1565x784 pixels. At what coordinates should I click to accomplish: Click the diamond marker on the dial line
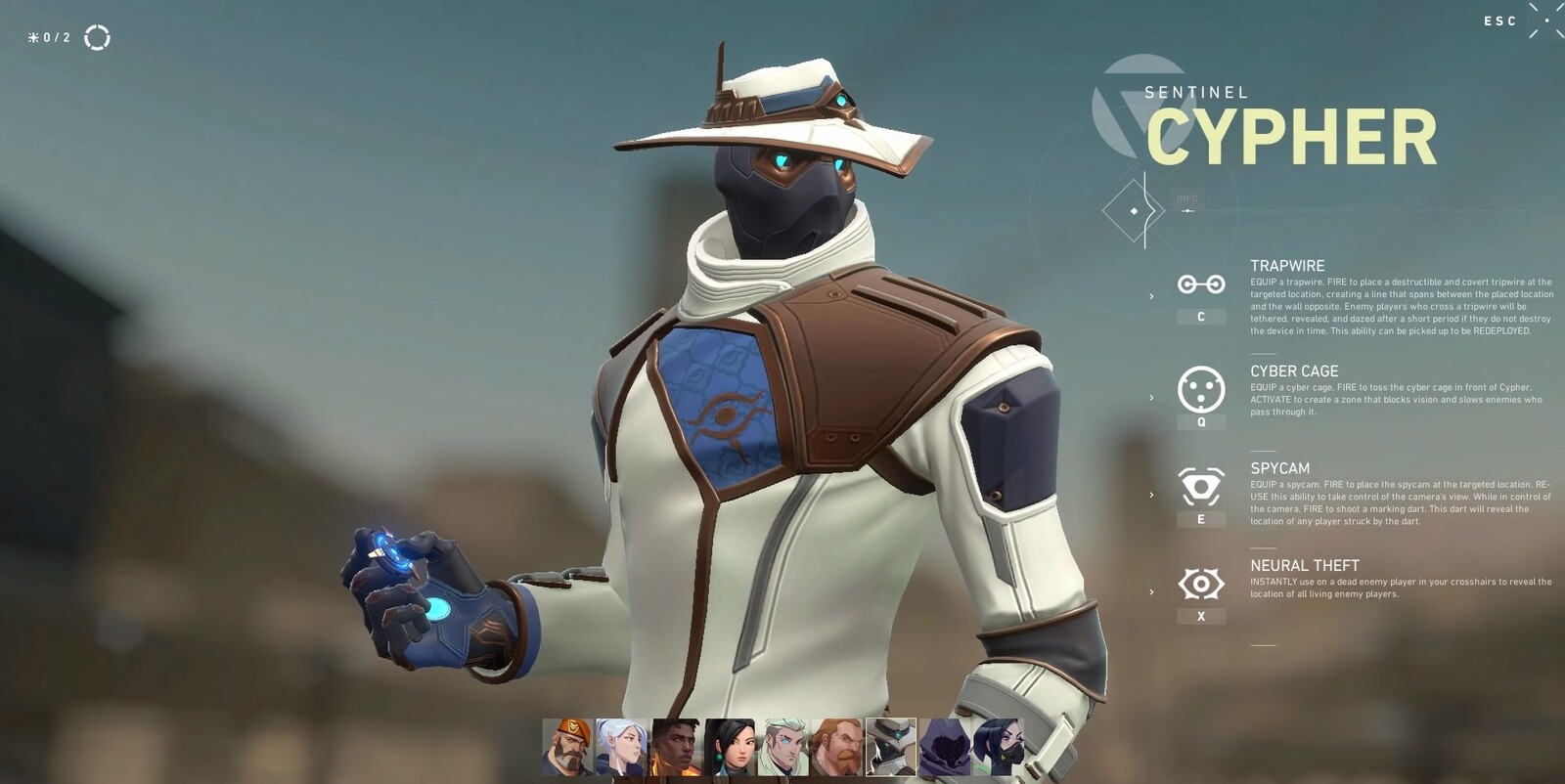[1134, 211]
